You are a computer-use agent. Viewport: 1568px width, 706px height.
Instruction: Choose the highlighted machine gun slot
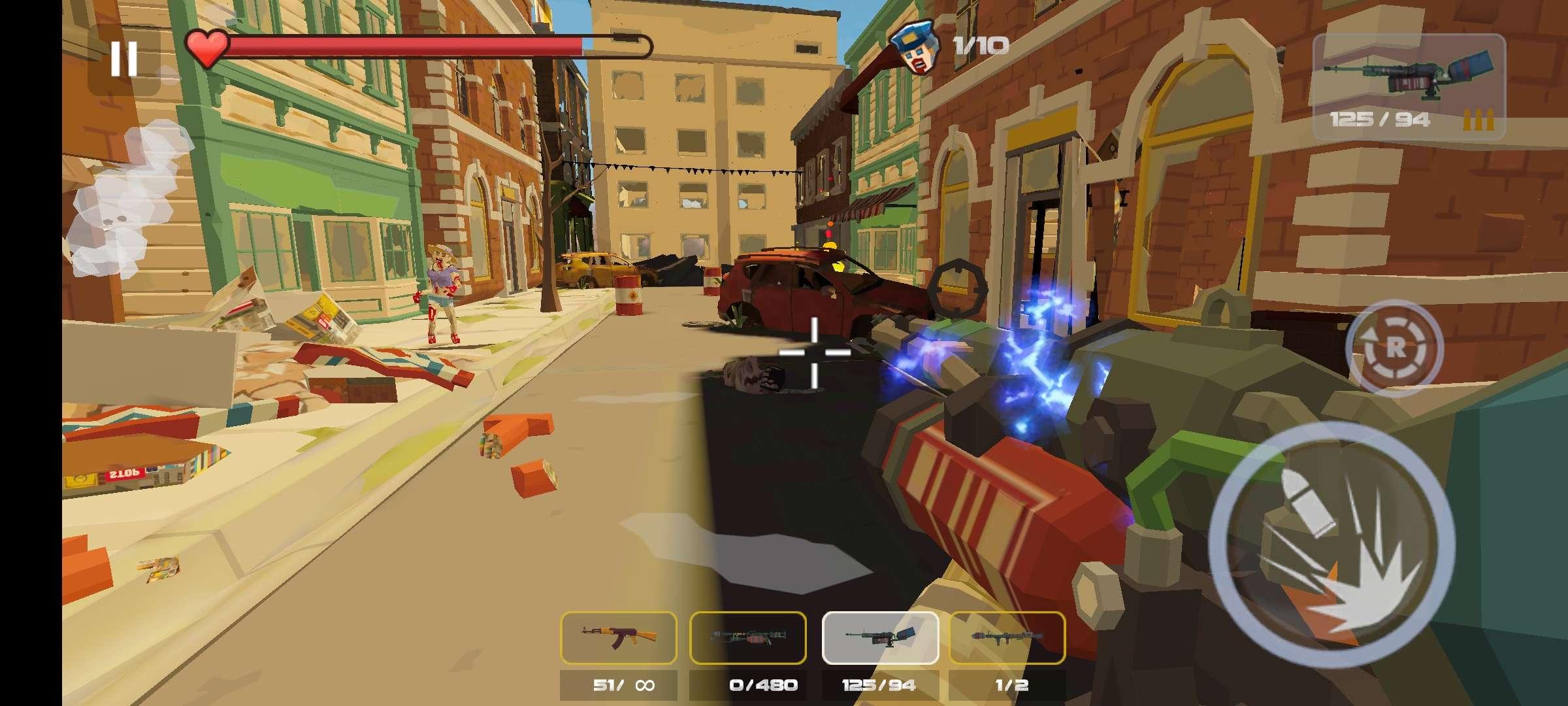coord(879,637)
